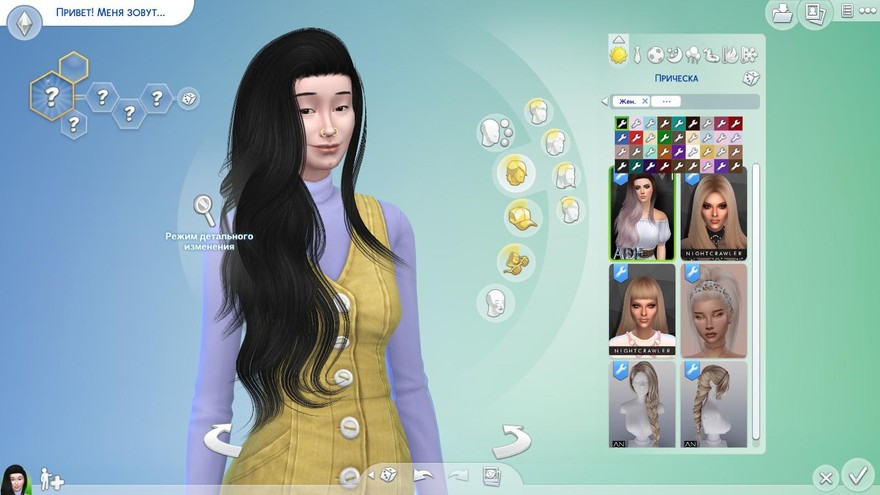This screenshot has width=880, height=495.
Task: Switch to the athletic outfit ball tab
Action: tap(656, 54)
